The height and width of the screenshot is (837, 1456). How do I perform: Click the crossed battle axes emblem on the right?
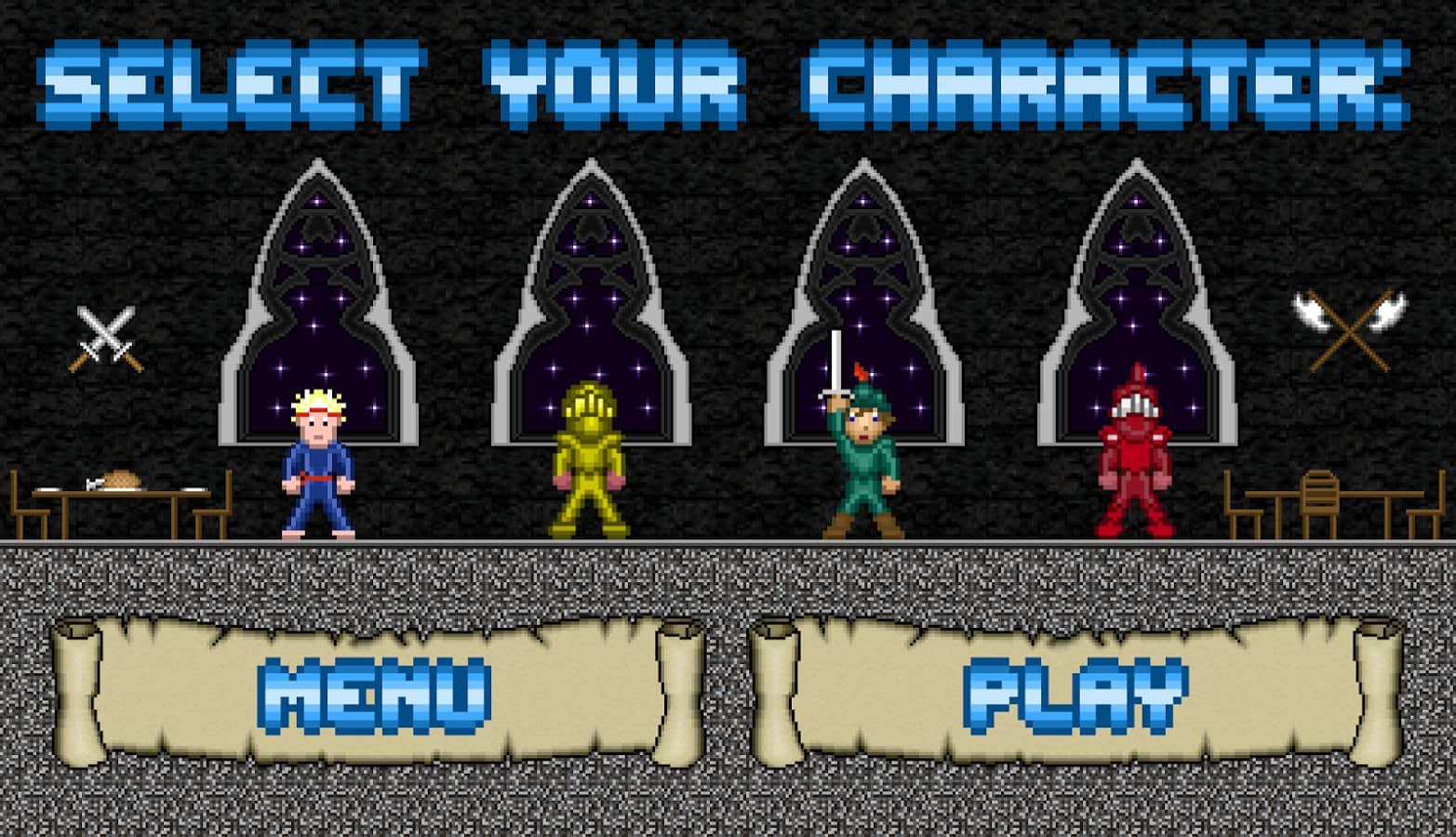click(1347, 330)
